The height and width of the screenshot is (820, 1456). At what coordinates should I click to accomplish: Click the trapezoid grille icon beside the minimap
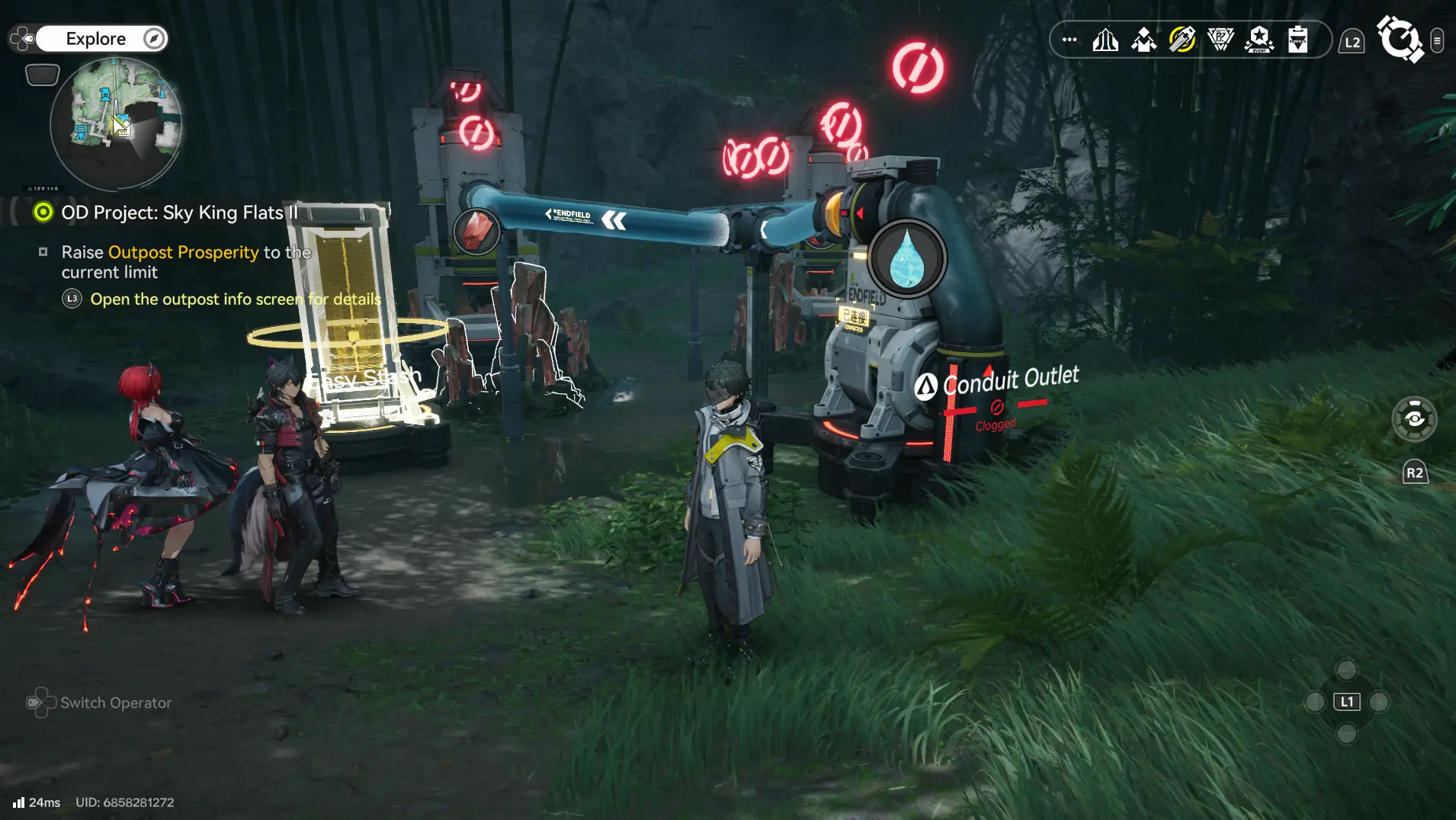(x=43, y=75)
